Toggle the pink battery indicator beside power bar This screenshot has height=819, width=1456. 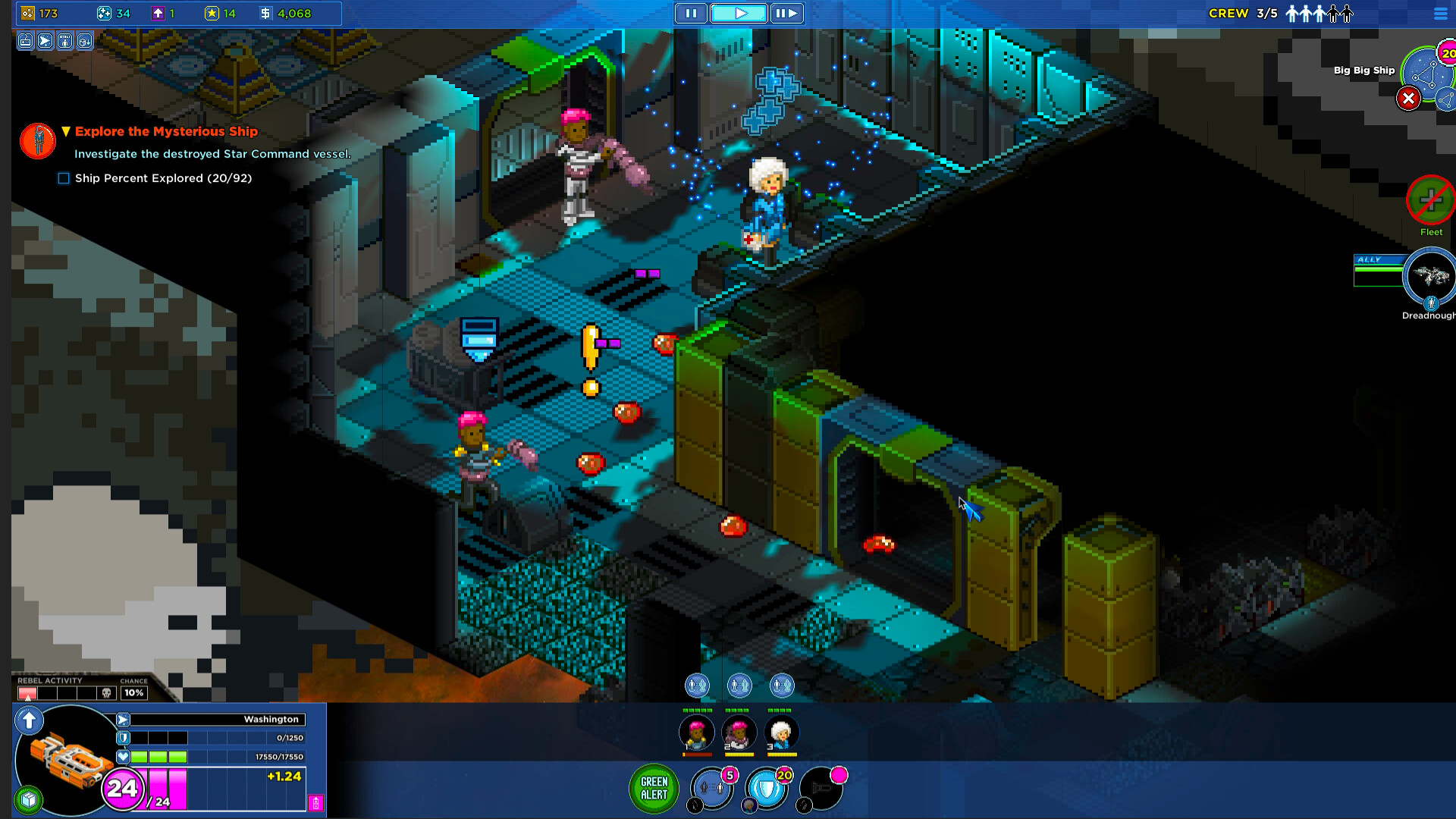pos(315,802)
